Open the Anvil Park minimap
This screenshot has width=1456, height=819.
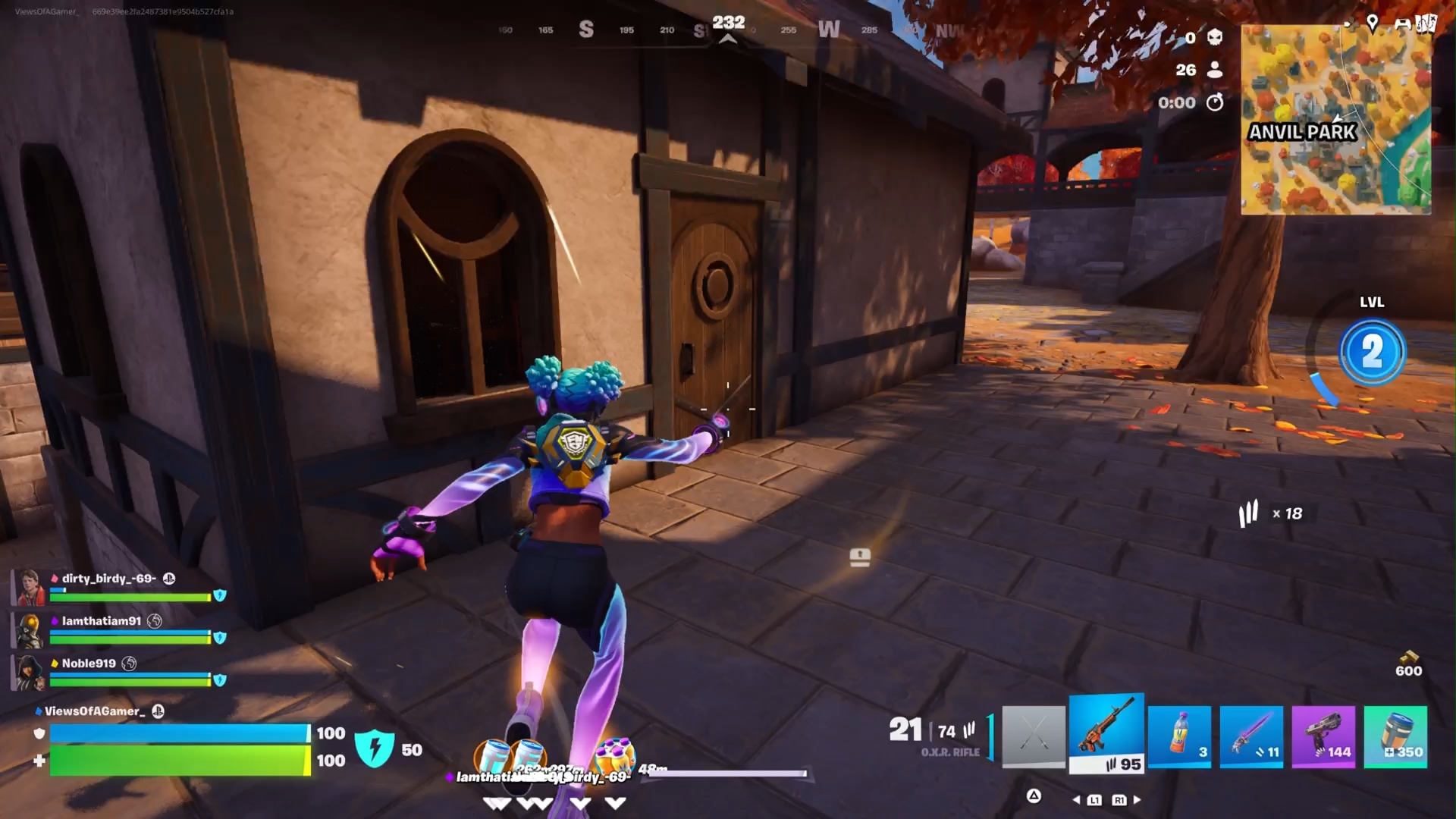(x=1336, y=120)
